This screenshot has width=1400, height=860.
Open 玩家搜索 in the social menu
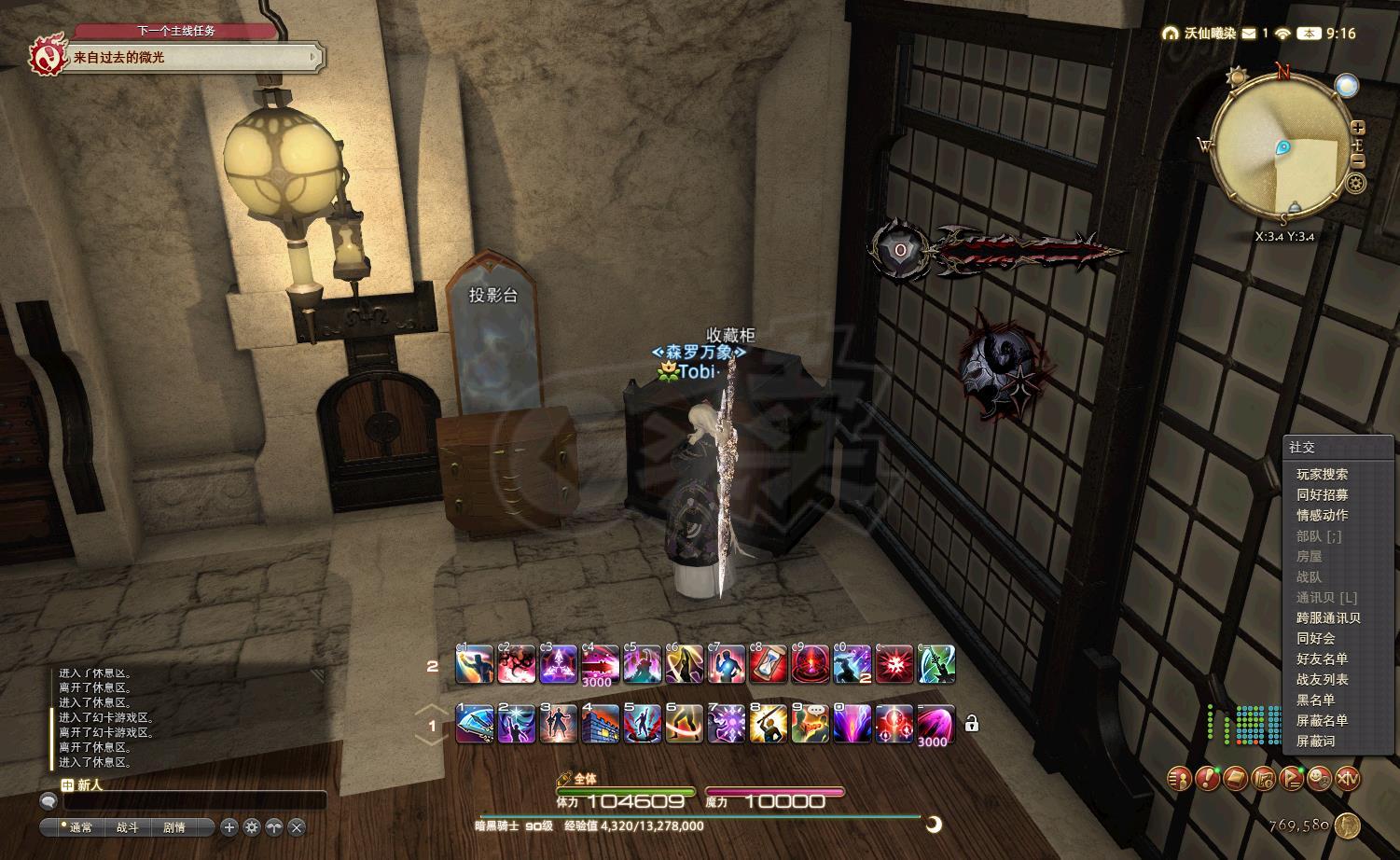click(1322, 474)
